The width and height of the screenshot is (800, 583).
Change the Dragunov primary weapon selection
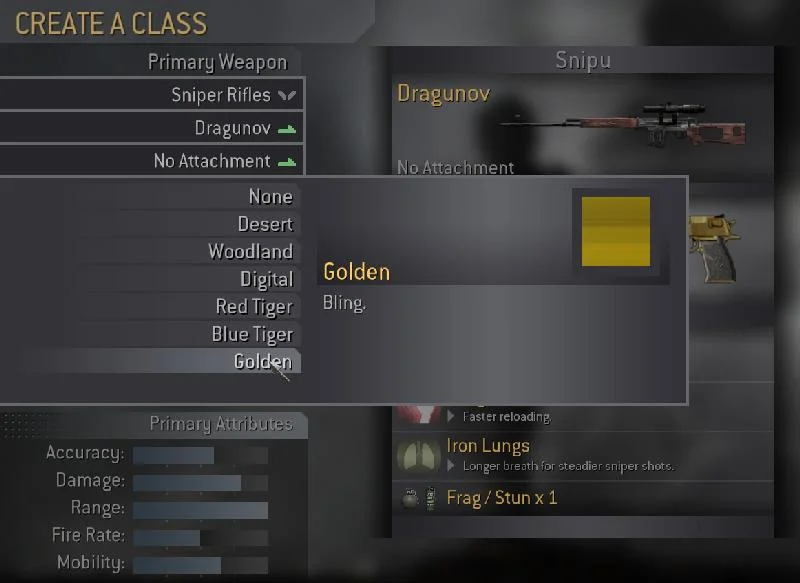pyautogui.click(x=234, y=128)
